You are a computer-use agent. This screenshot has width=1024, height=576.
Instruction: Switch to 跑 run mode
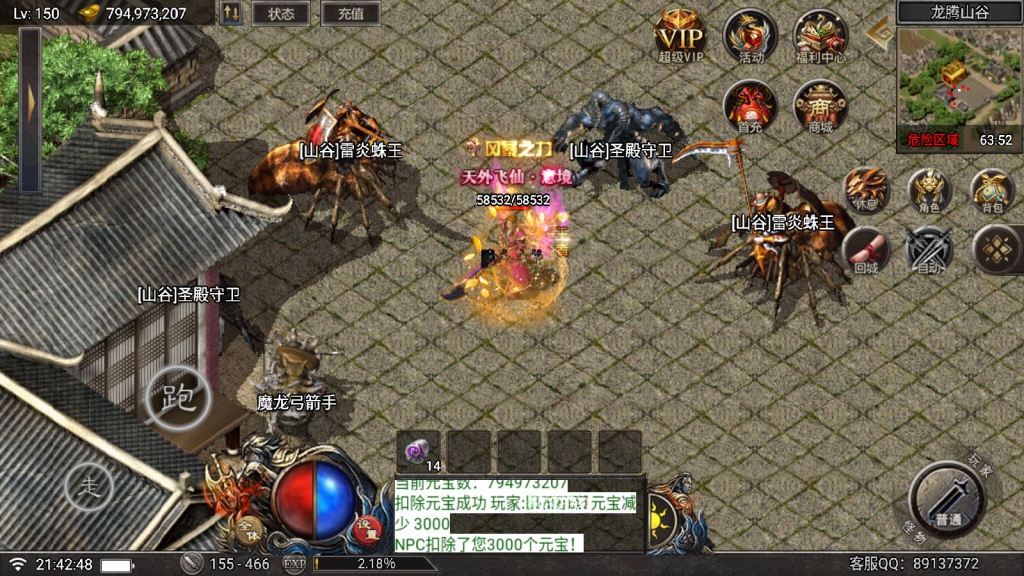point(178,397)
